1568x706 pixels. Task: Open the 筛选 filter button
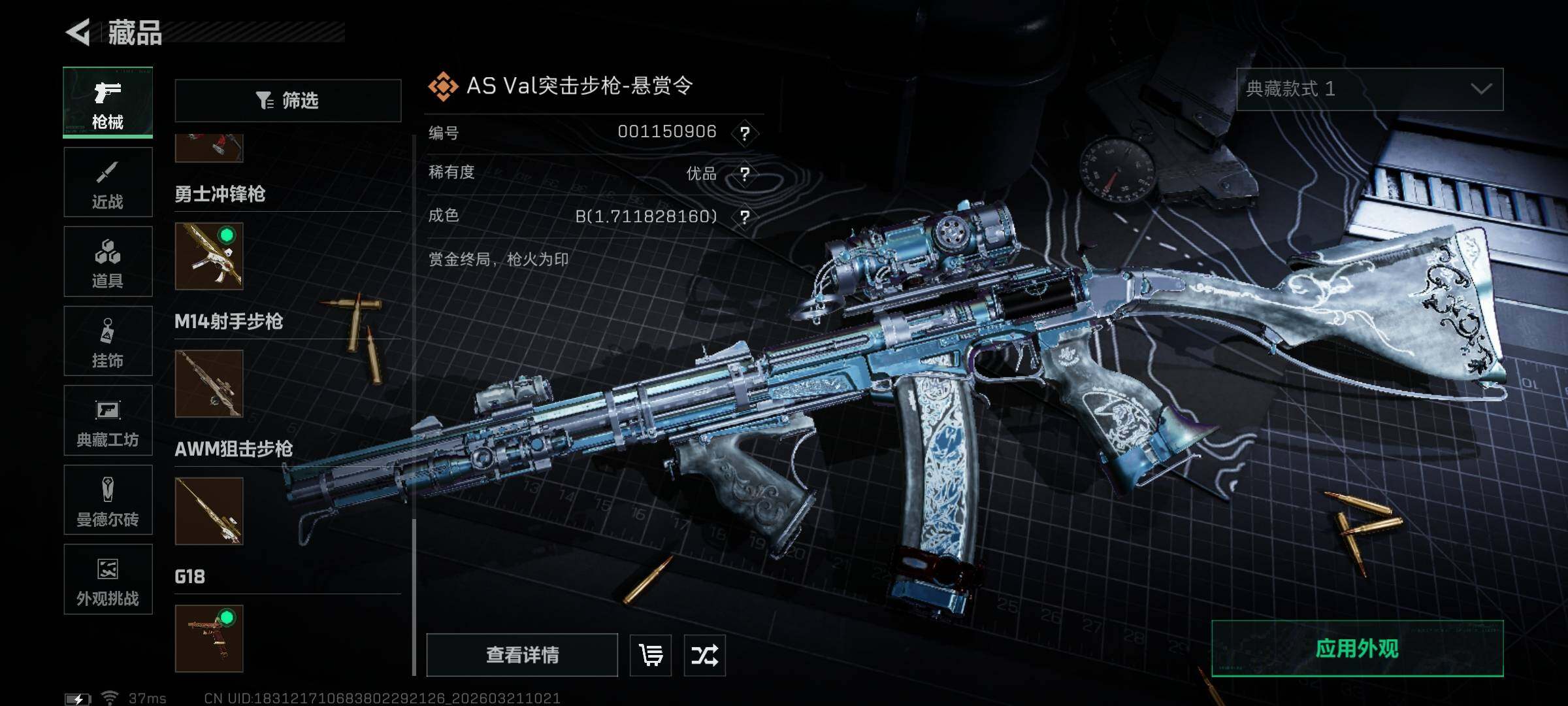coord(287,101)
